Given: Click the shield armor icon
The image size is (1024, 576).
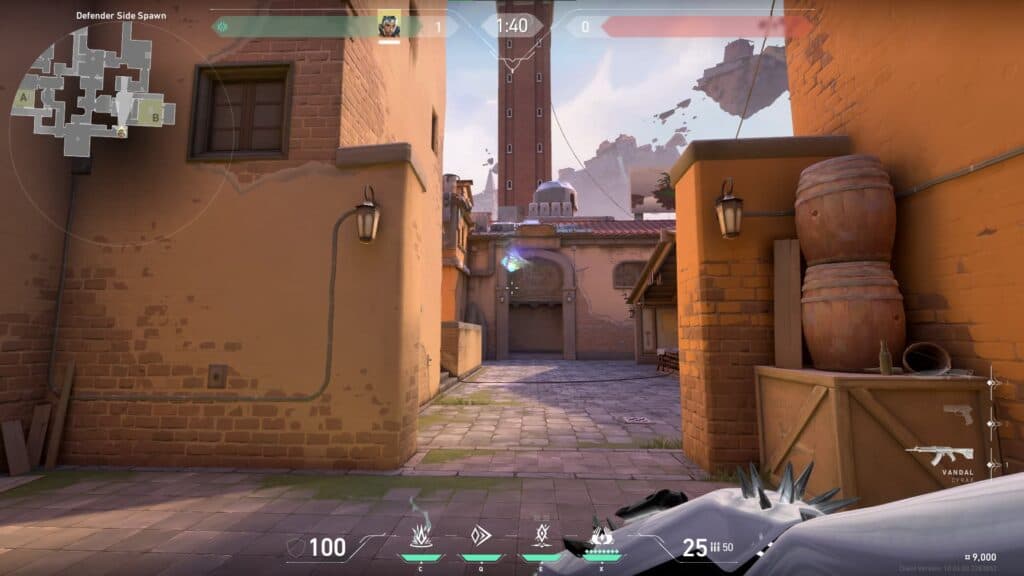Looking at the screenshot, I should [294, 547].
